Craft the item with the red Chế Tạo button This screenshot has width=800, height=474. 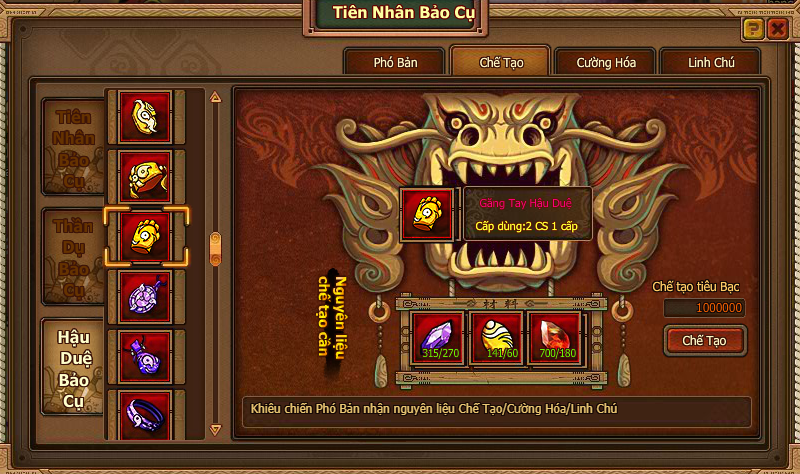pyautogui.click(x=704, y=341)
